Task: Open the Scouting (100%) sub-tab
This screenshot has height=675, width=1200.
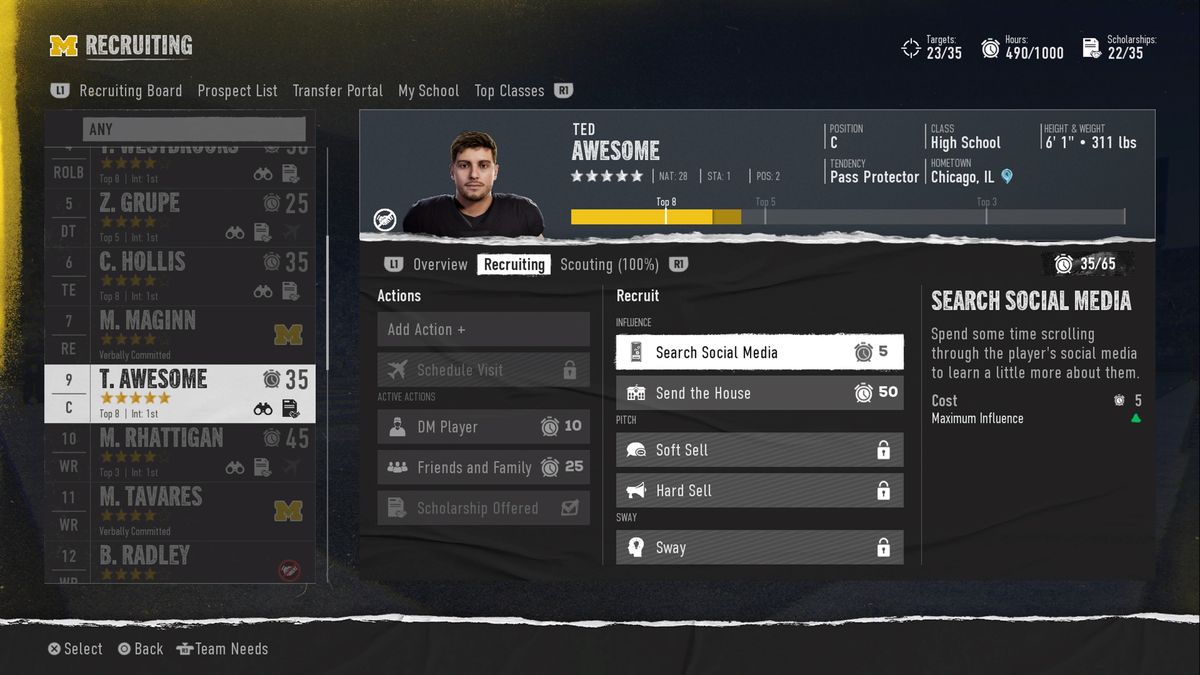Action: (609, 265)
